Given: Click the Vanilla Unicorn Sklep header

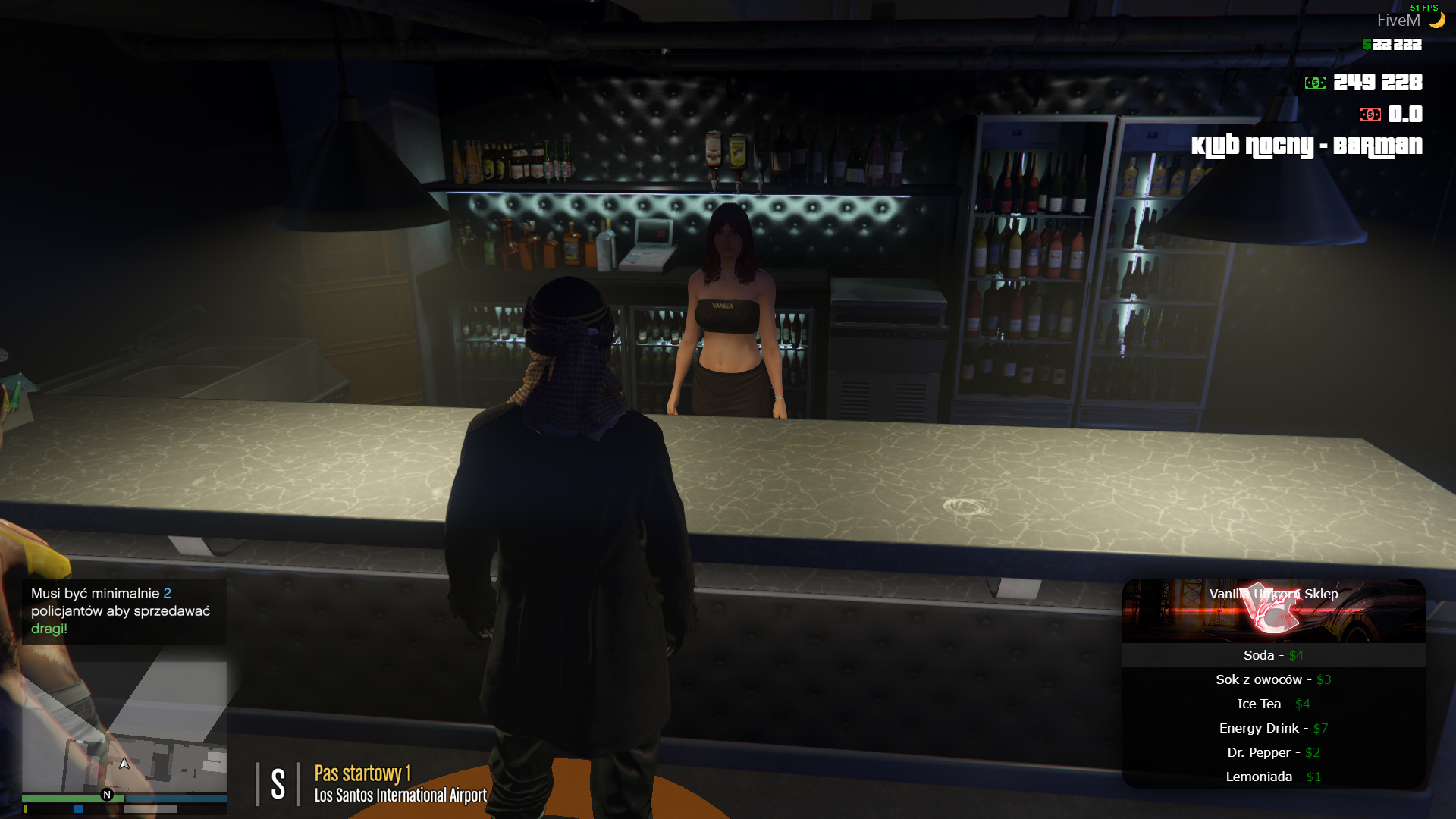Looking at the screenshot, I should 1274,595.
